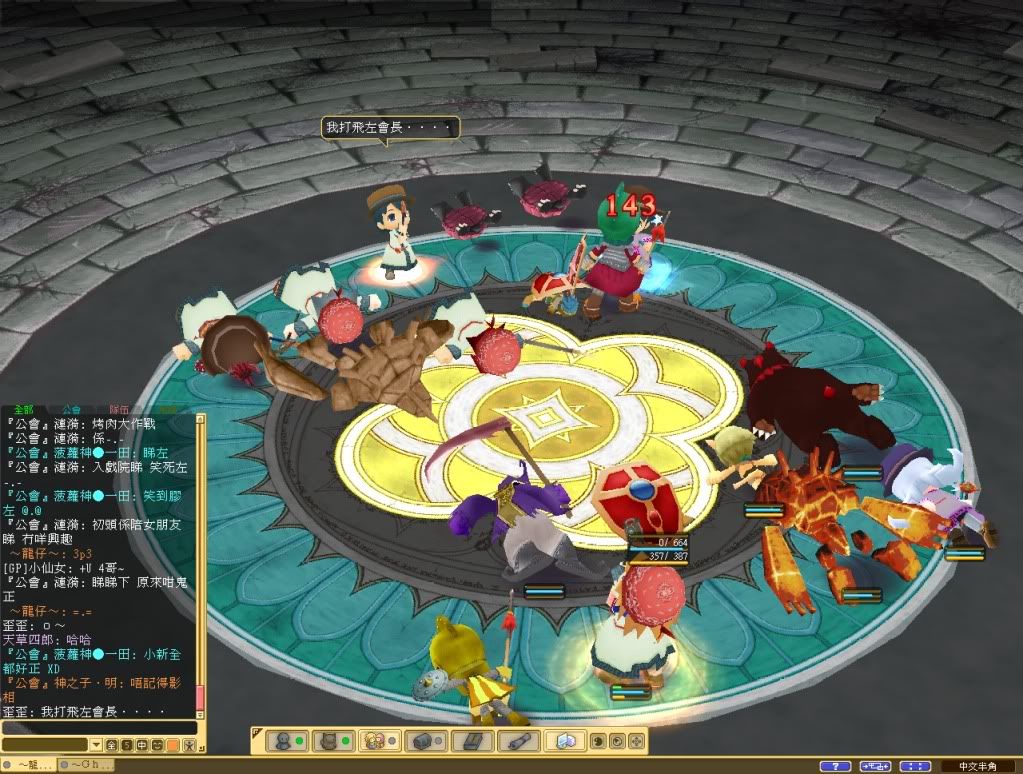Open the character status button on the toolbar
Viewport: 1023px width, 774px height.
pyautogui.click(x=284, y=741)
